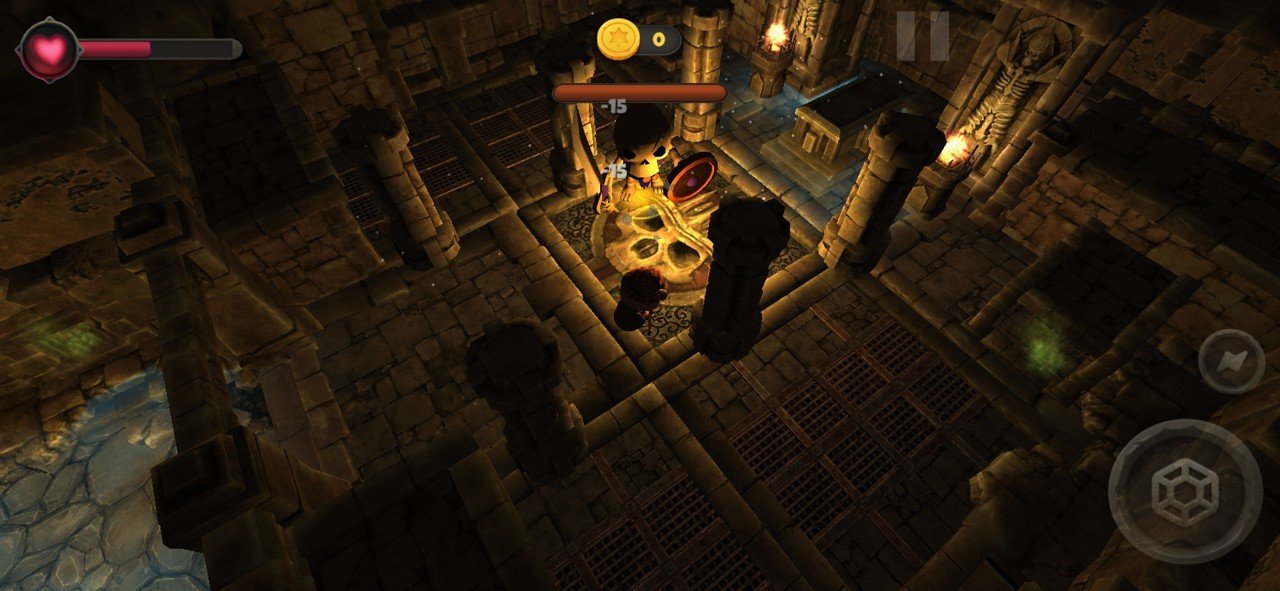Pause the game
This screenshot has width=1280, height=591.
922,36
